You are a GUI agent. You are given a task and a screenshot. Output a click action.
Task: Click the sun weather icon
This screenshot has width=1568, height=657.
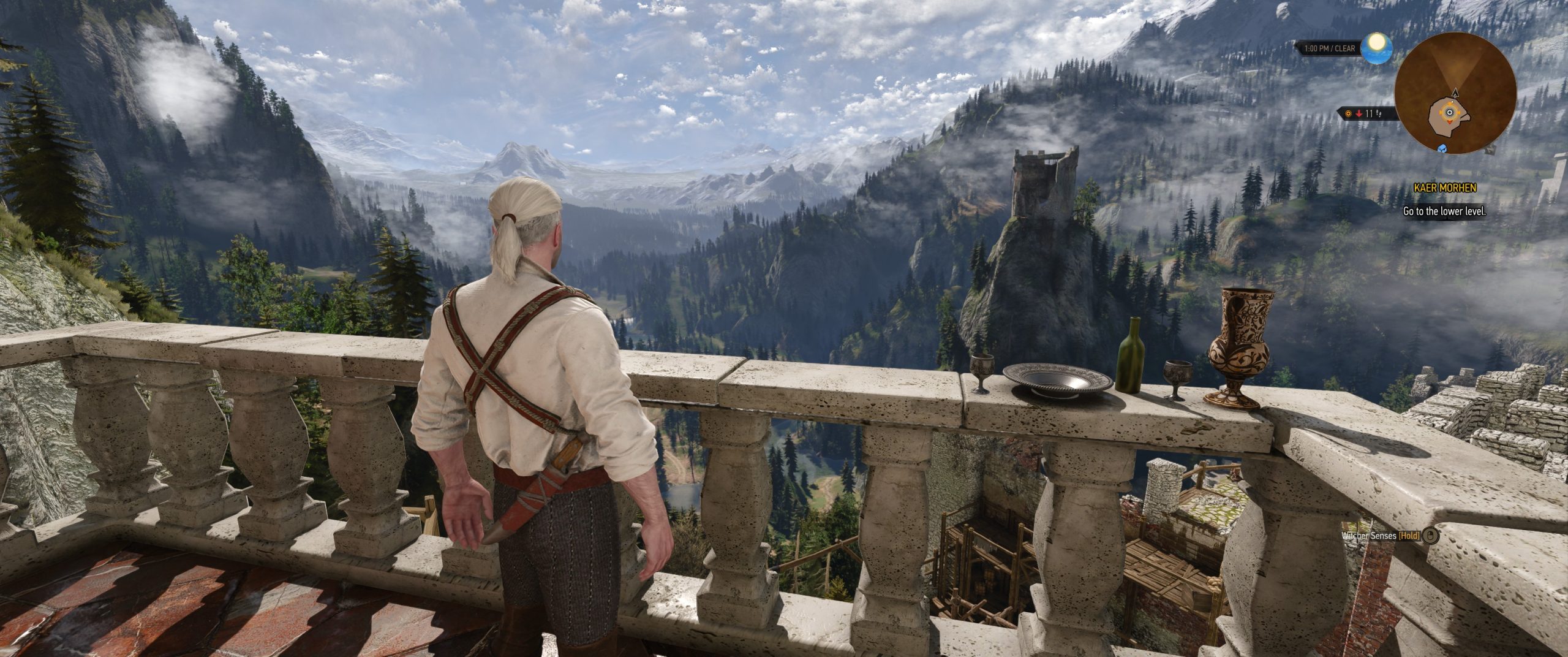coord(1378,47)
